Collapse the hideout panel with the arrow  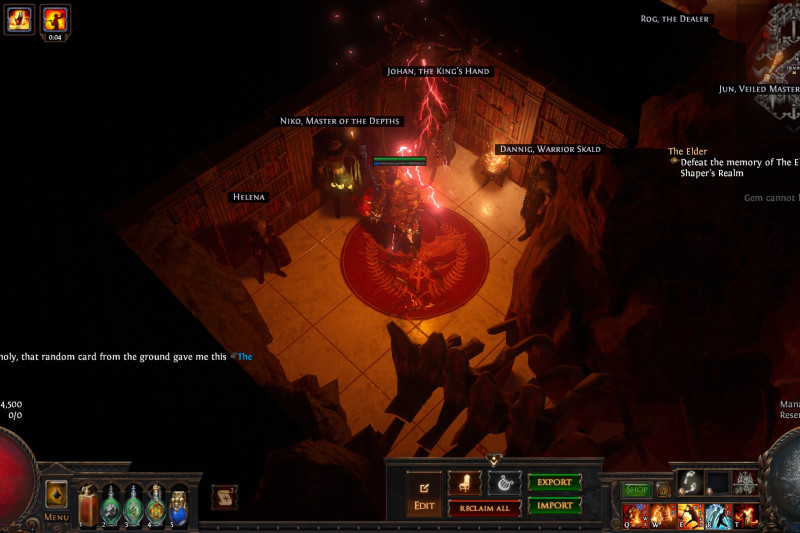click(493, 460)
